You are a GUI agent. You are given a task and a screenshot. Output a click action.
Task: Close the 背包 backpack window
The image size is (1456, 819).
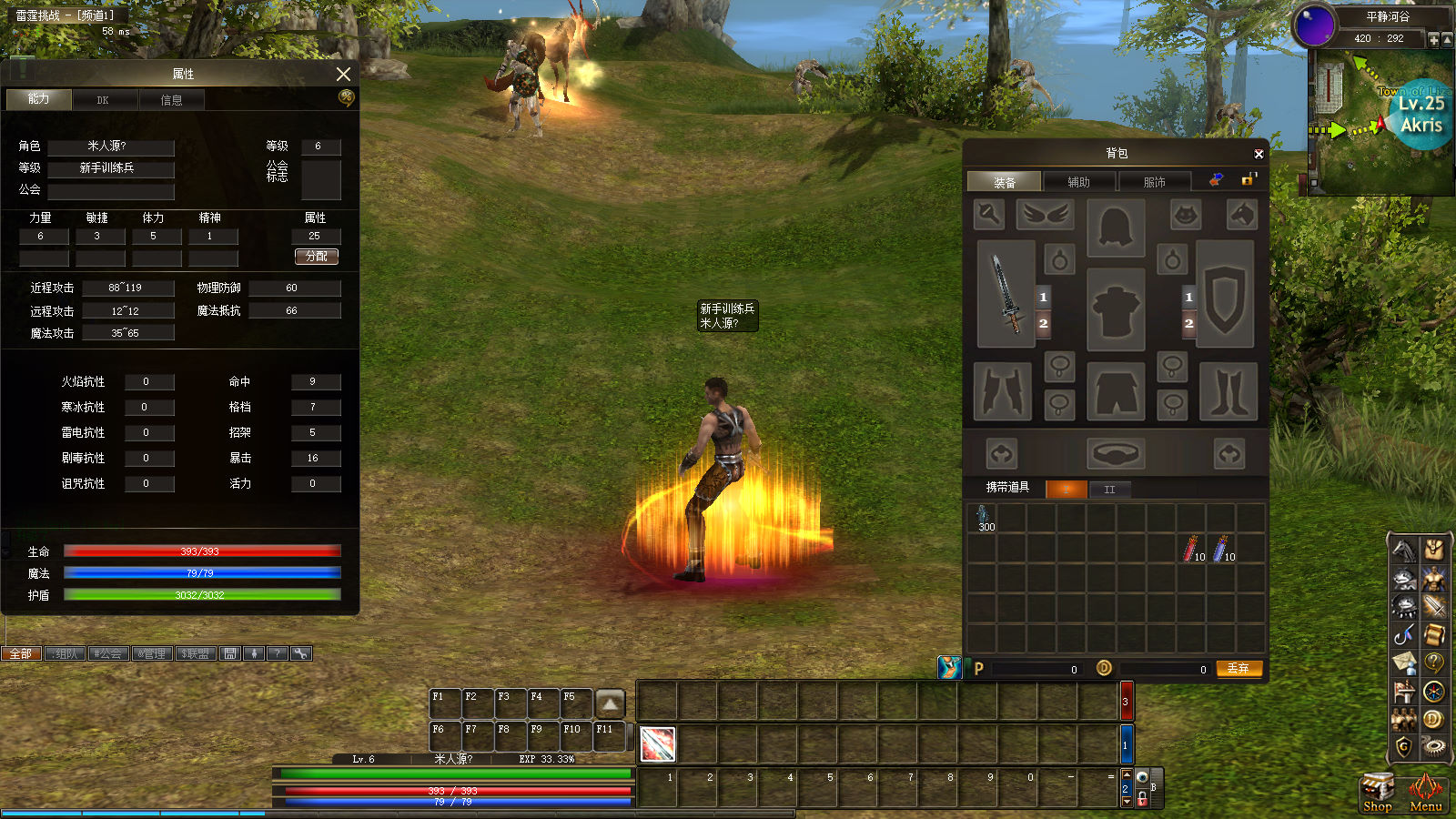pyautogui.click(x=1259, y=154)
